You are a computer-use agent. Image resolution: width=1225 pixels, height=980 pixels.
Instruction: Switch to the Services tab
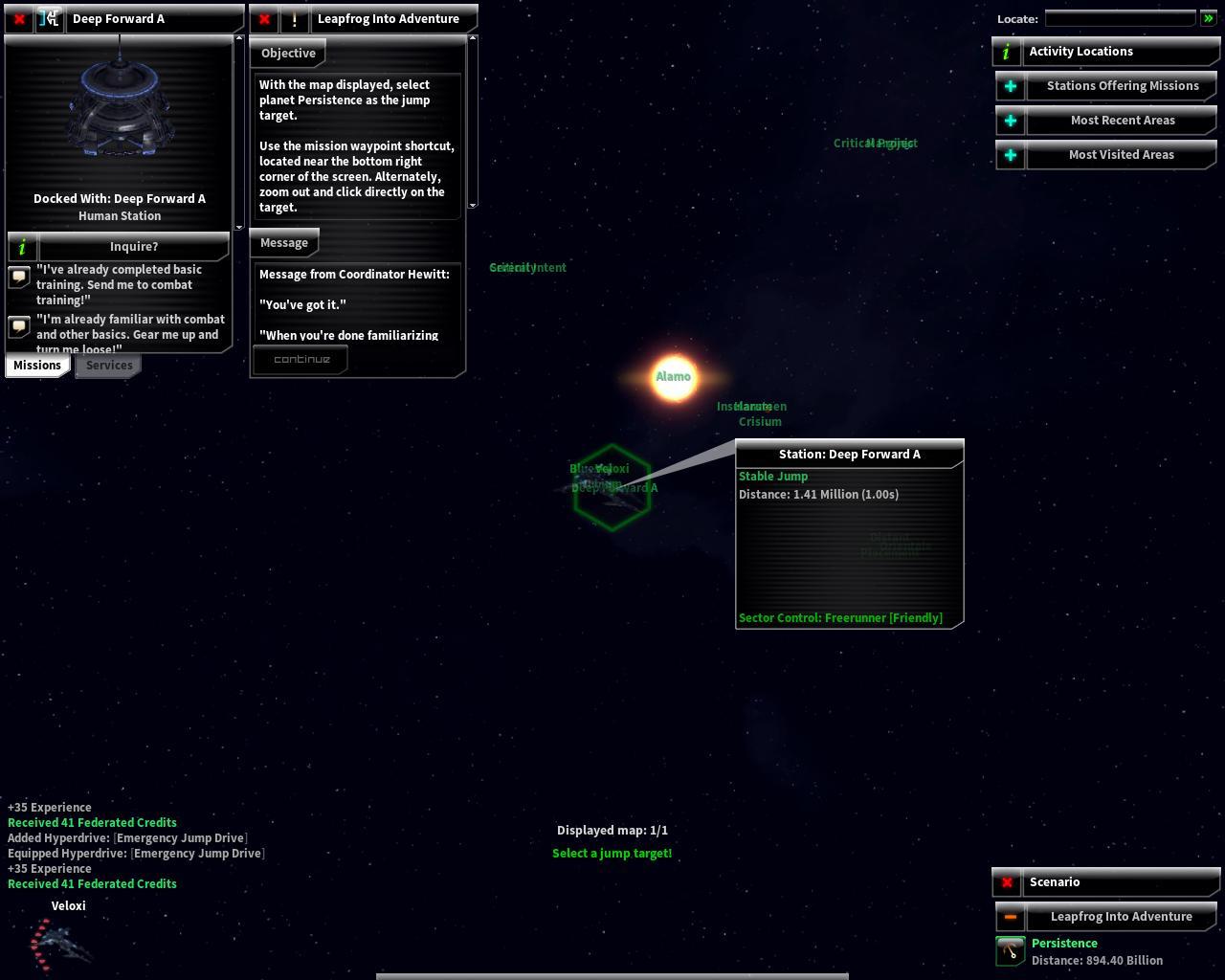pos(109,366)
